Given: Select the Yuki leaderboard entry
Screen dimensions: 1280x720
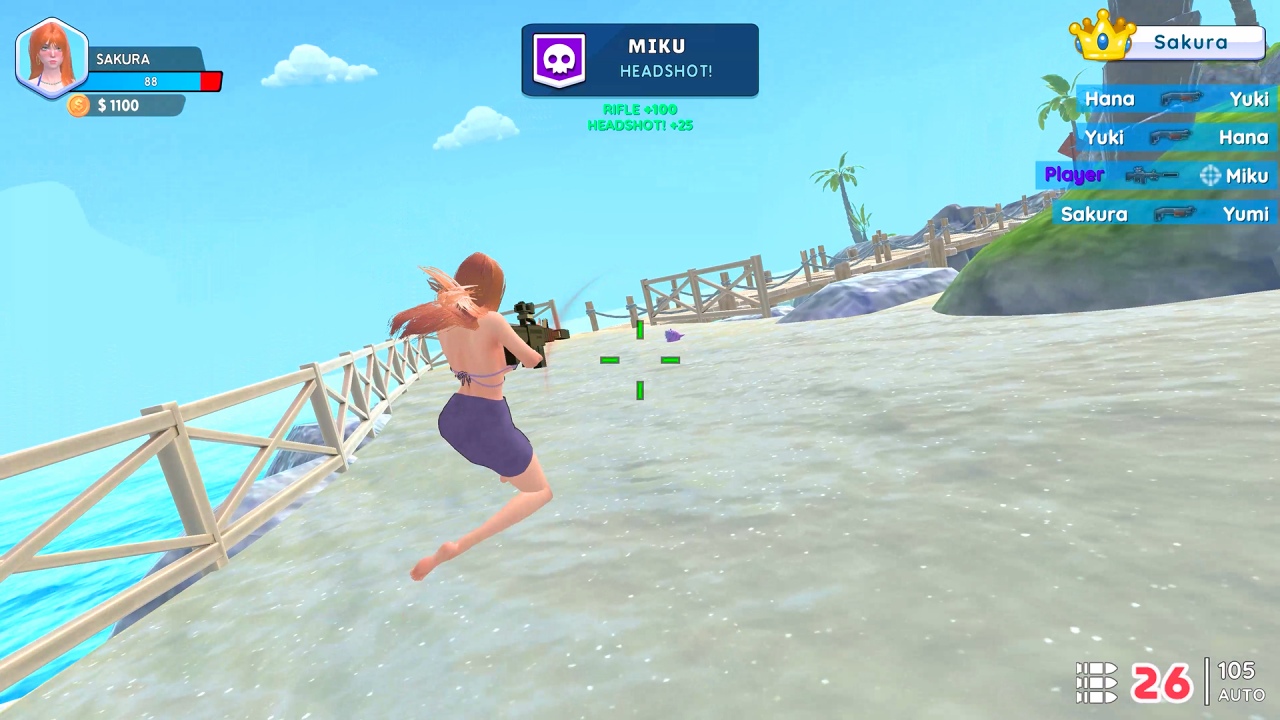Looking at the screenshot, I should click(1104, 137).
